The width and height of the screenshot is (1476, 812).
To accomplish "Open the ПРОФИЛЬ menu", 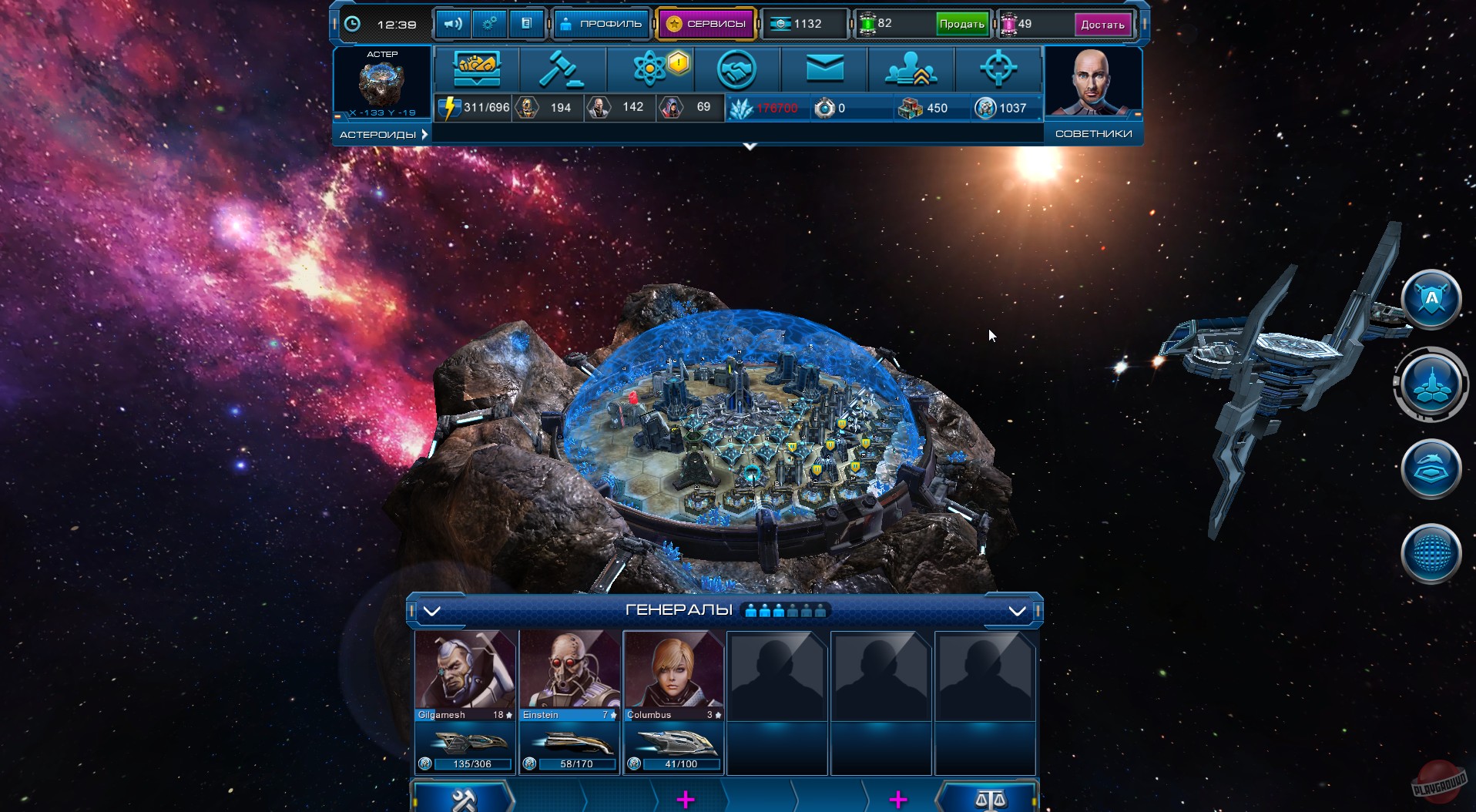I will tap(602, 23).
